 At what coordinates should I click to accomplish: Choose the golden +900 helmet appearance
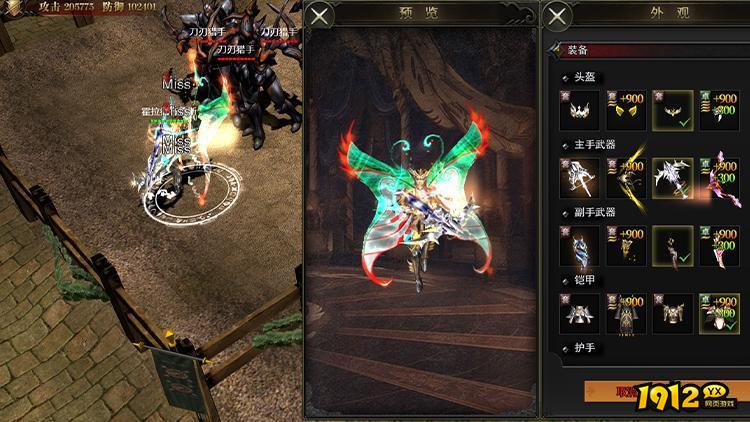(626, 110)
